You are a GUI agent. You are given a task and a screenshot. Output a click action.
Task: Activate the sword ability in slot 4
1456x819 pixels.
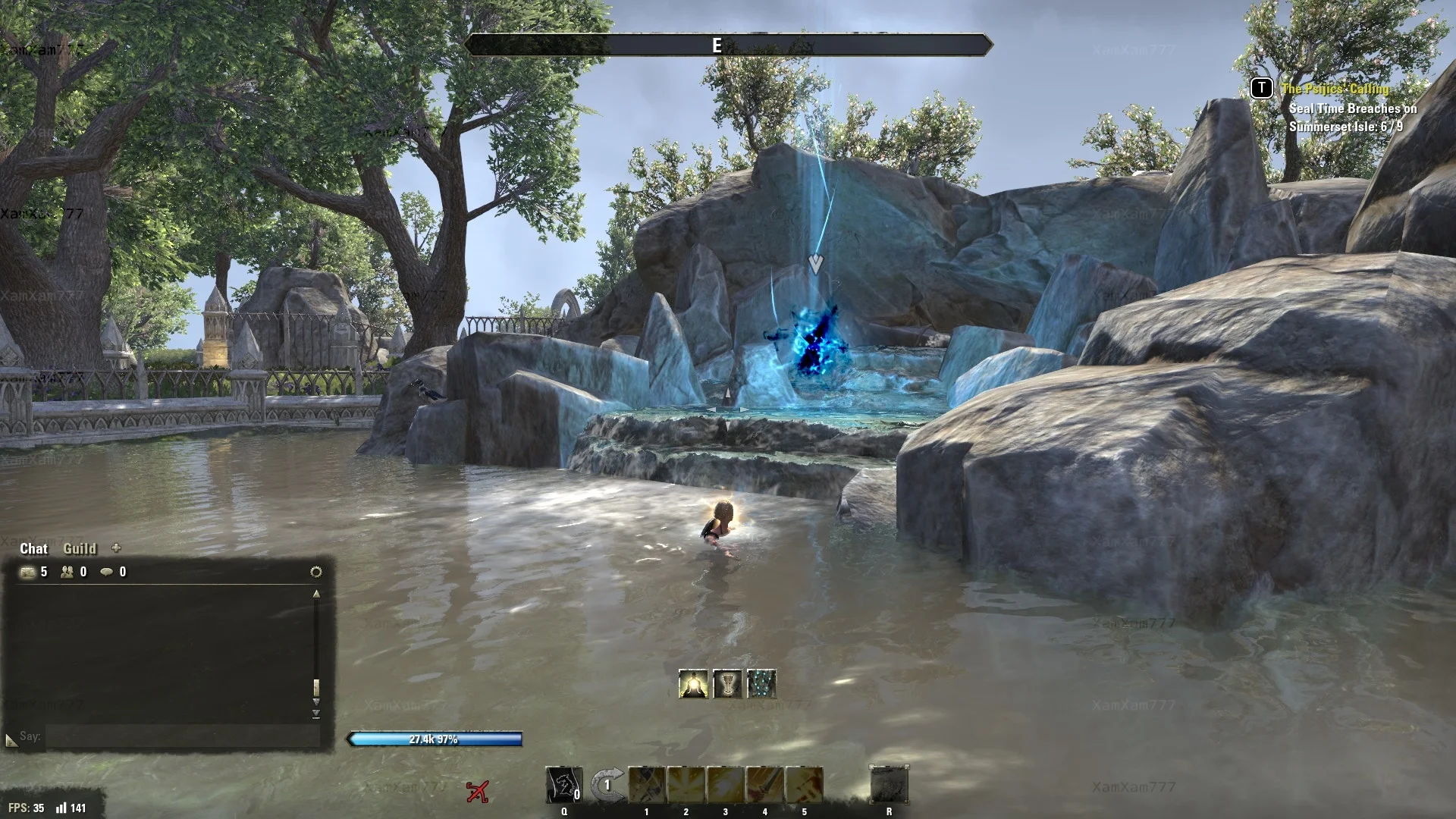(x=764, y=785)
